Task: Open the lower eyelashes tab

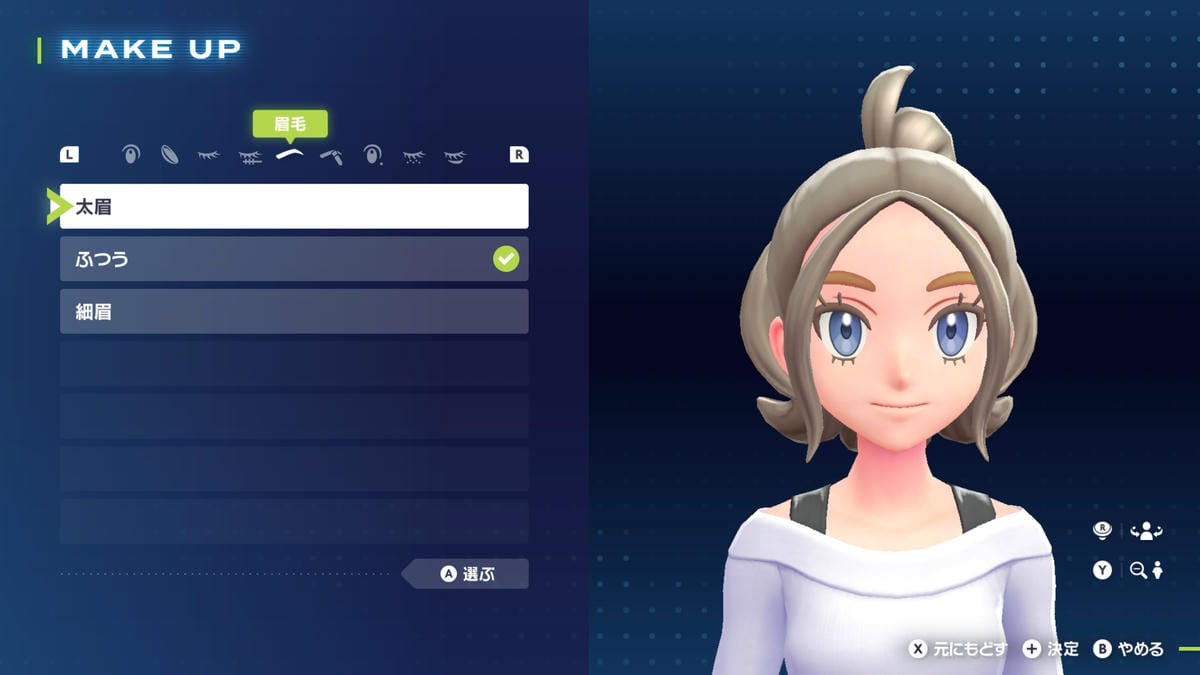Action: (x=250, y=156)
